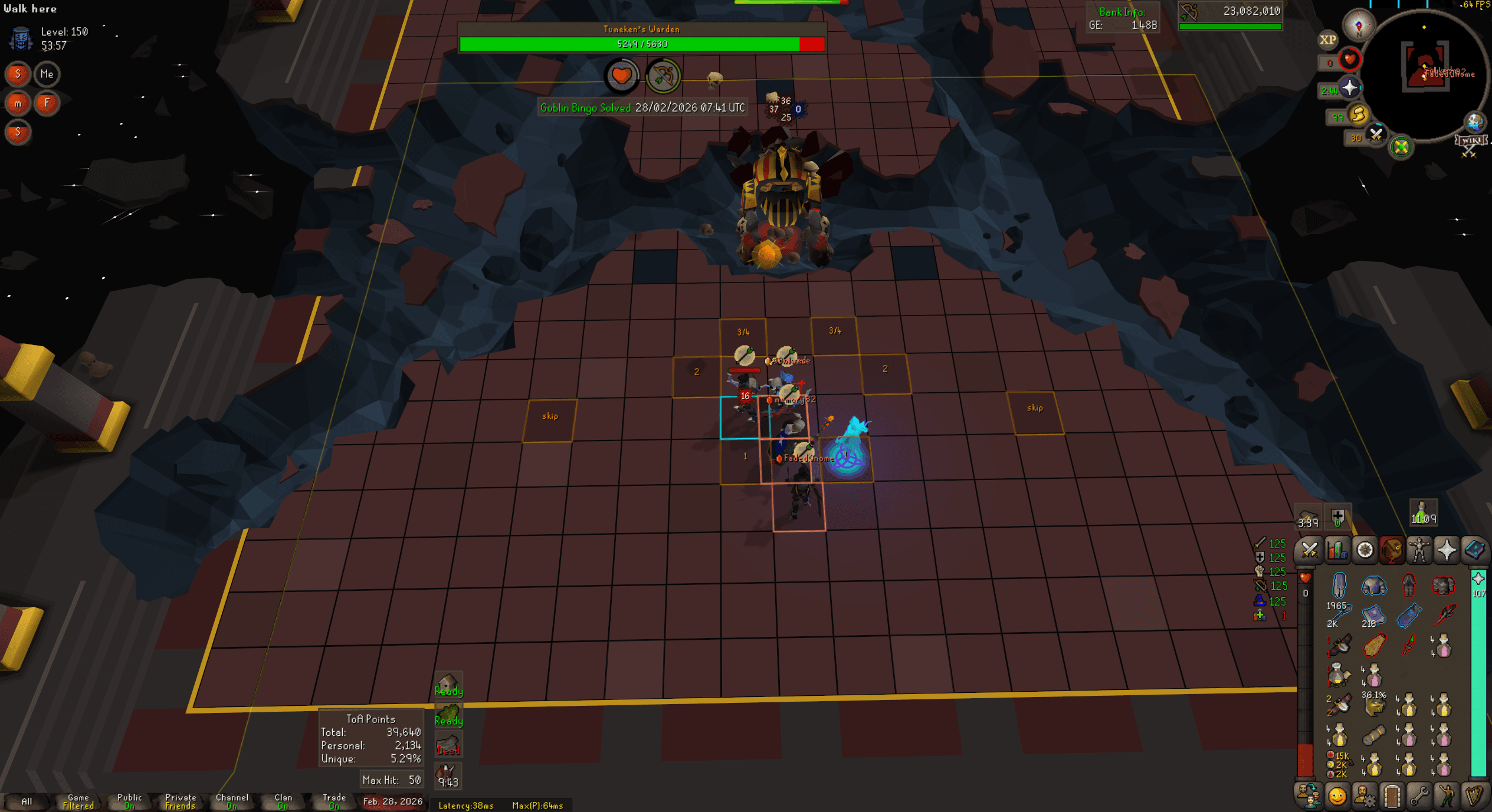Image resolution: width=1492 pixels, height=812 pixels.
Task: Switch to the All chat tab
Action: pos(28,801)
